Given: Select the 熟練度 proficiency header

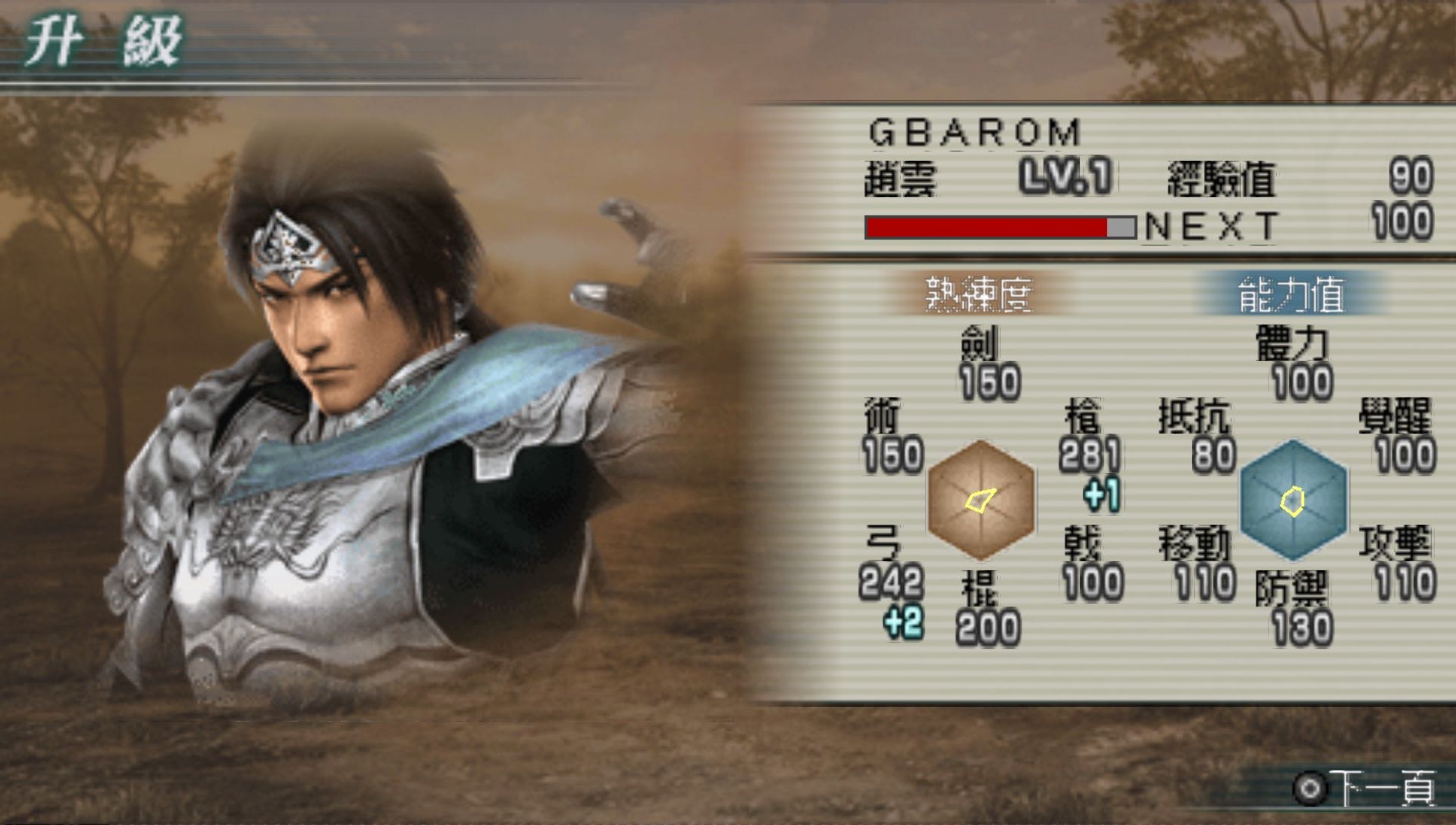Looking at the screenshot, I should pyautogui.click(x=979, y=294).
